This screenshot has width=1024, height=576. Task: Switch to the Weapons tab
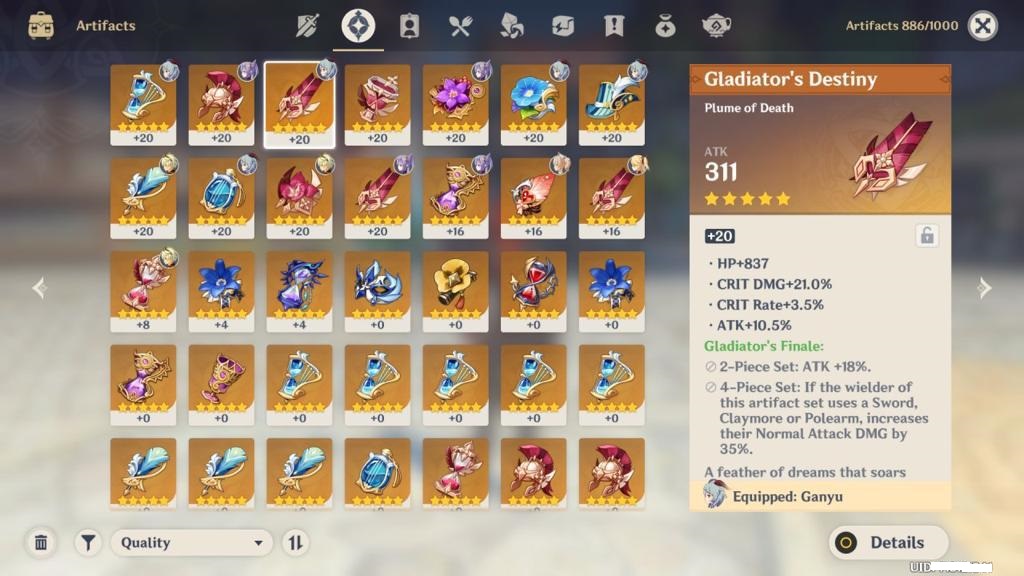(307, 26)
